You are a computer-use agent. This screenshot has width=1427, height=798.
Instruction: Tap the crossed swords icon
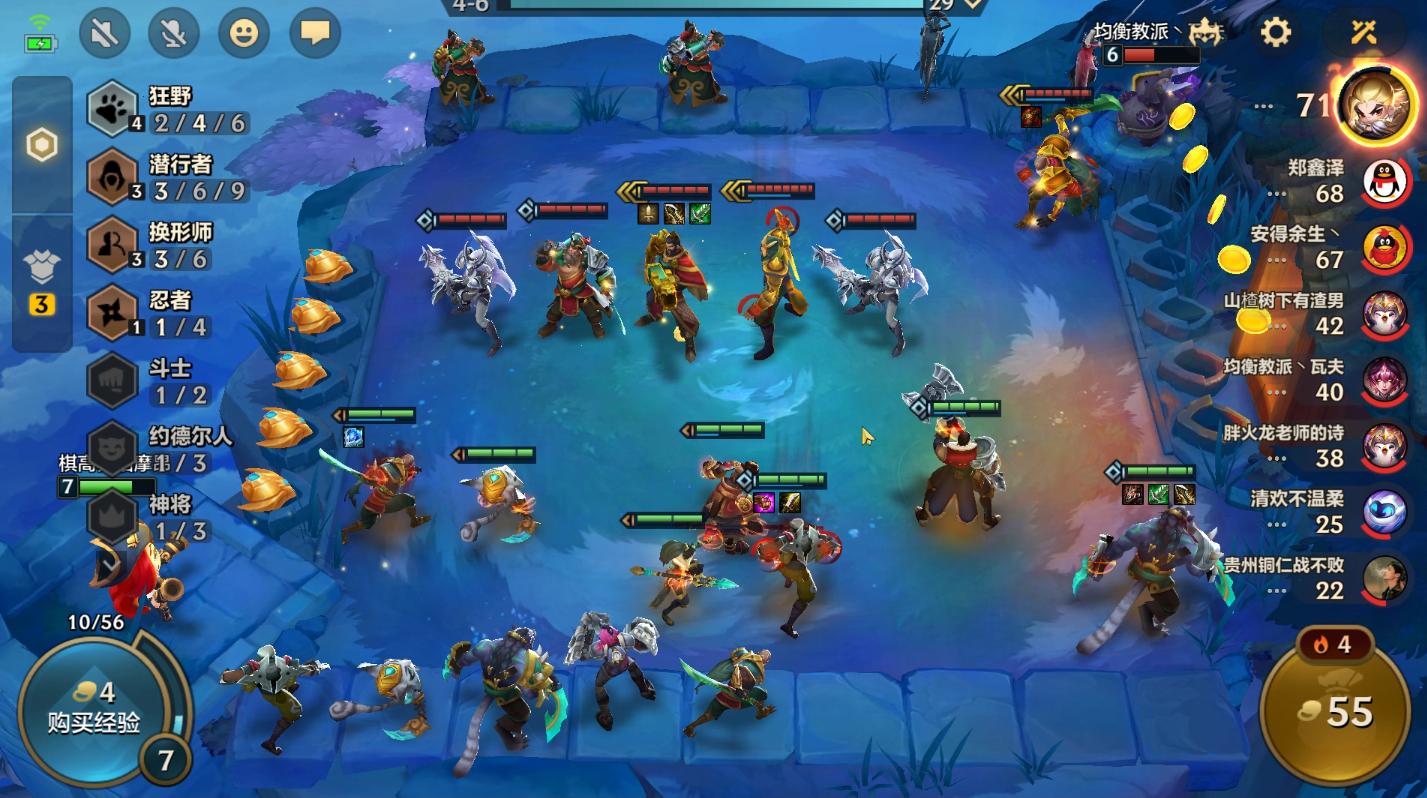coord(1363,32)
